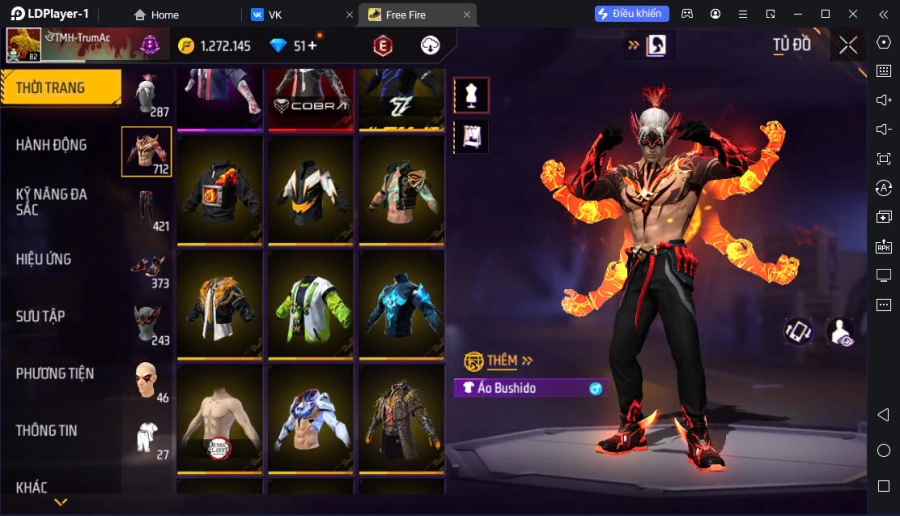Pick the bare chest Demon Slayer top

coord(220,418)
